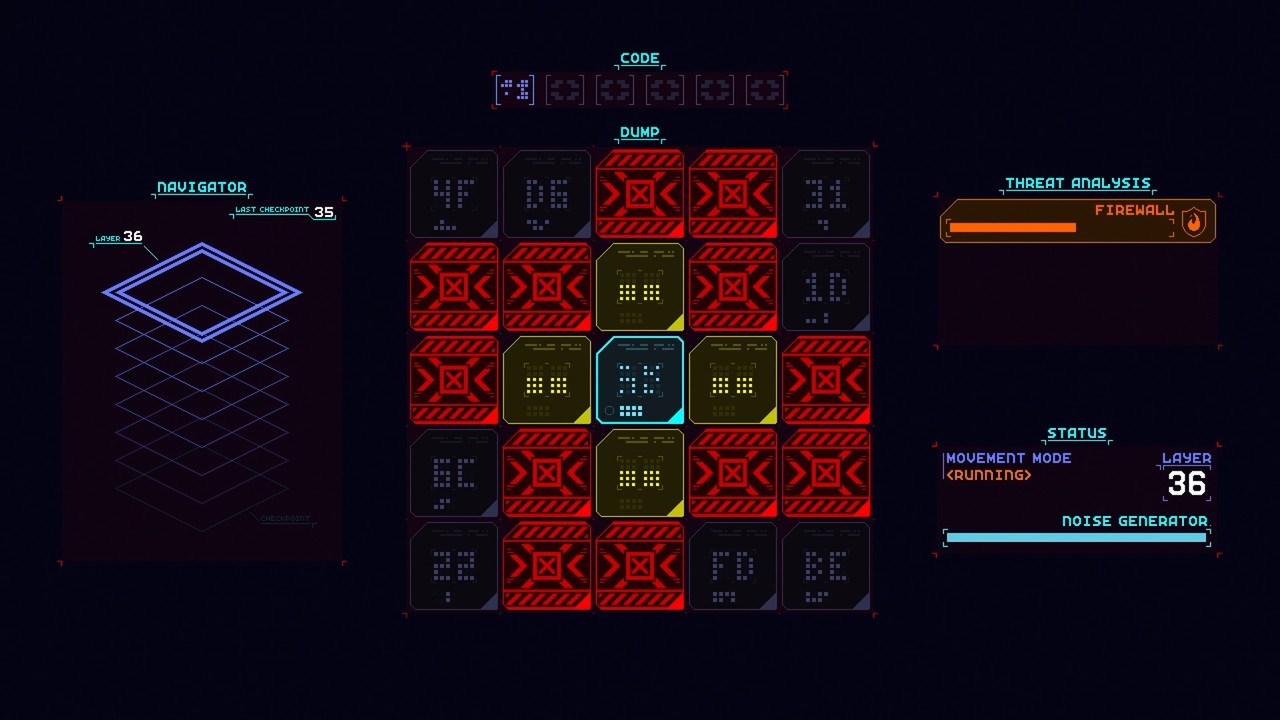Click the small circle marker on the selected cyan tile

click(608, 409)
